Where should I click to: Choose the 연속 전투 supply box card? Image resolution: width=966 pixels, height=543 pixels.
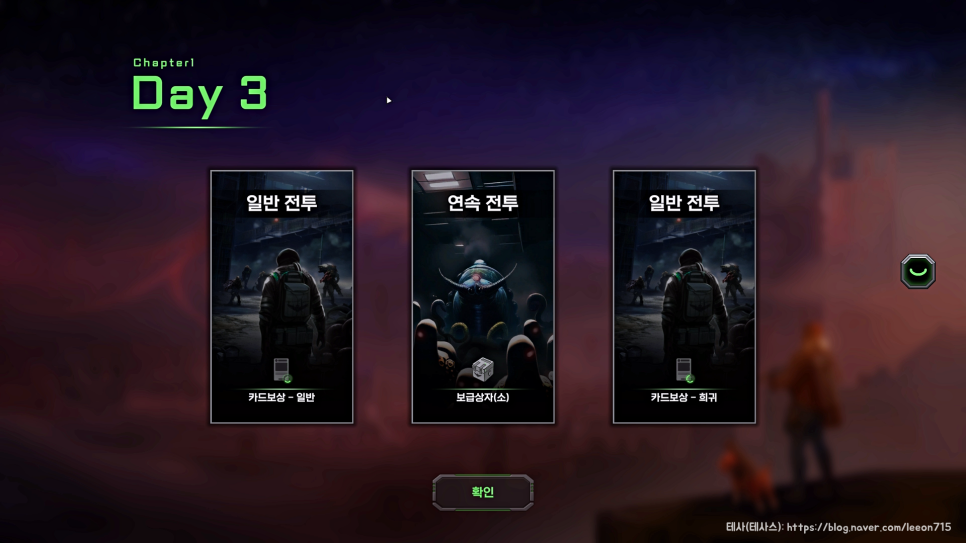click(x=483, y=297)
